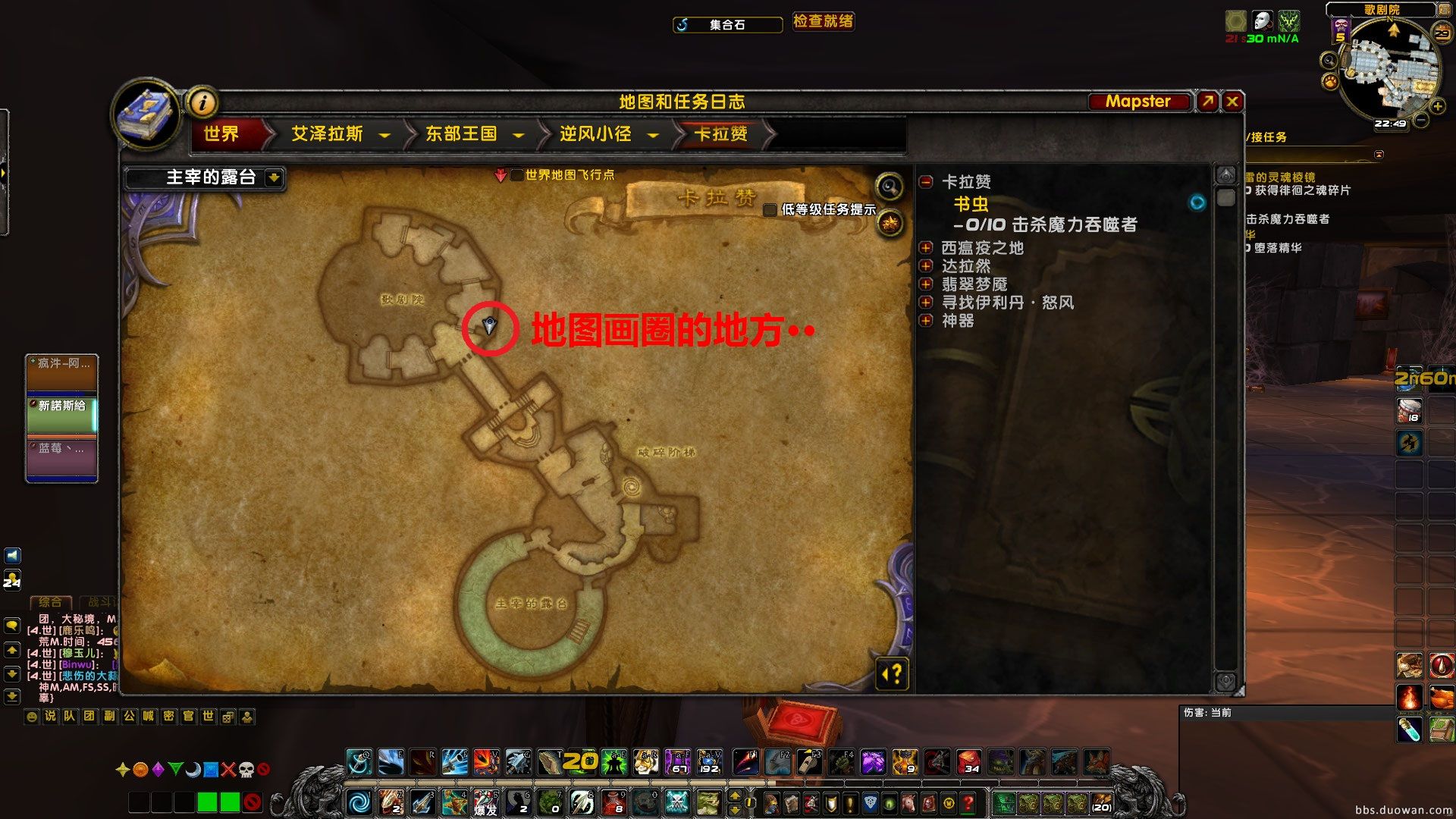Screen dimensions: 1456x819
Task: Expand the 西瘟疫之地 quest category
Action: tap(926, 247)
